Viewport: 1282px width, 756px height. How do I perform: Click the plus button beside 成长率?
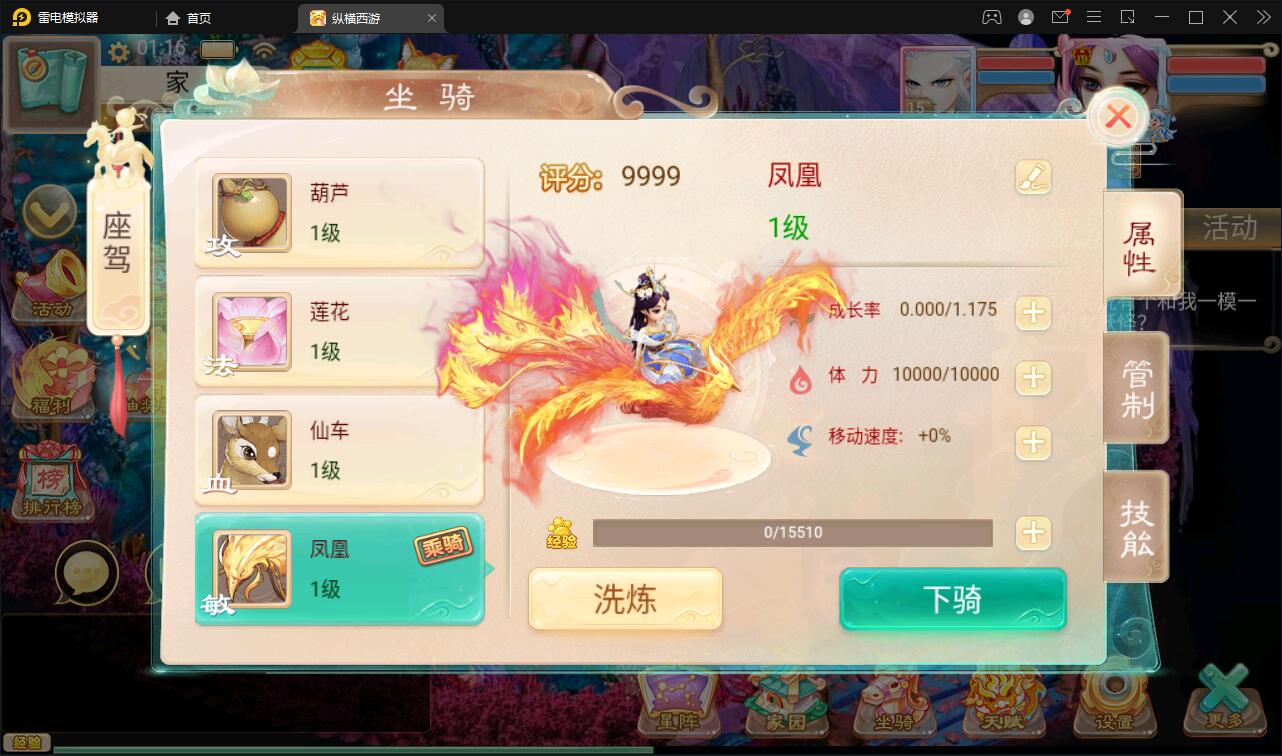[1034, 313]
